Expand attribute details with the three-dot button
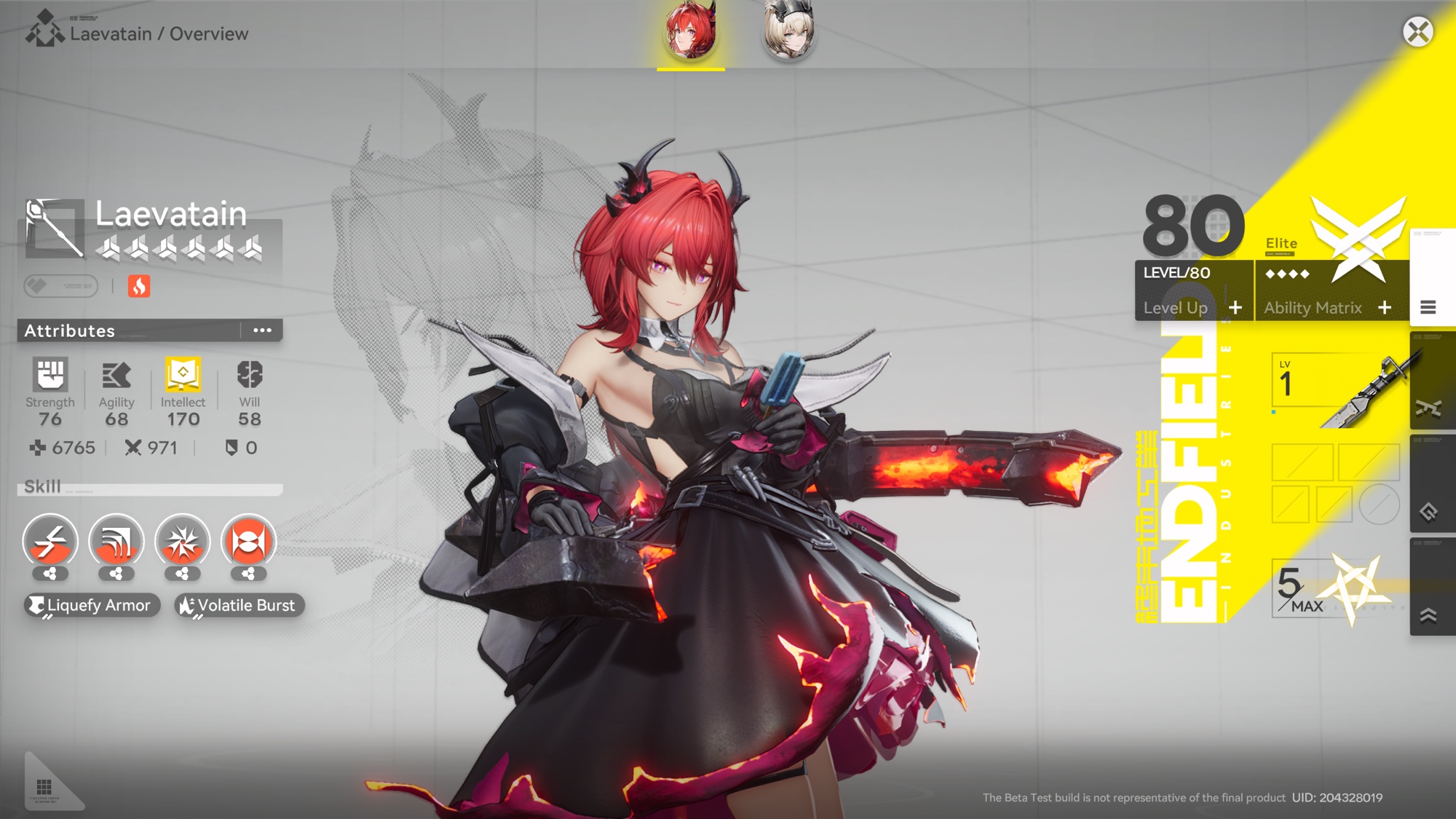 pyautogui.click(x=262, y=331)
